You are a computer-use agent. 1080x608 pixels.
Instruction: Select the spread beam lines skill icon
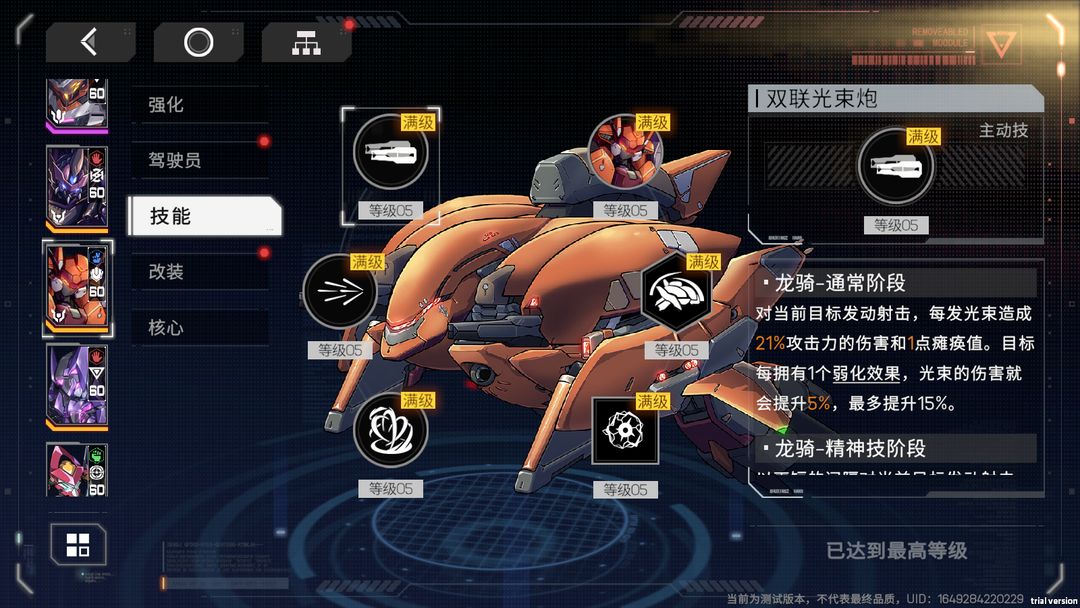tap(340, 292)
